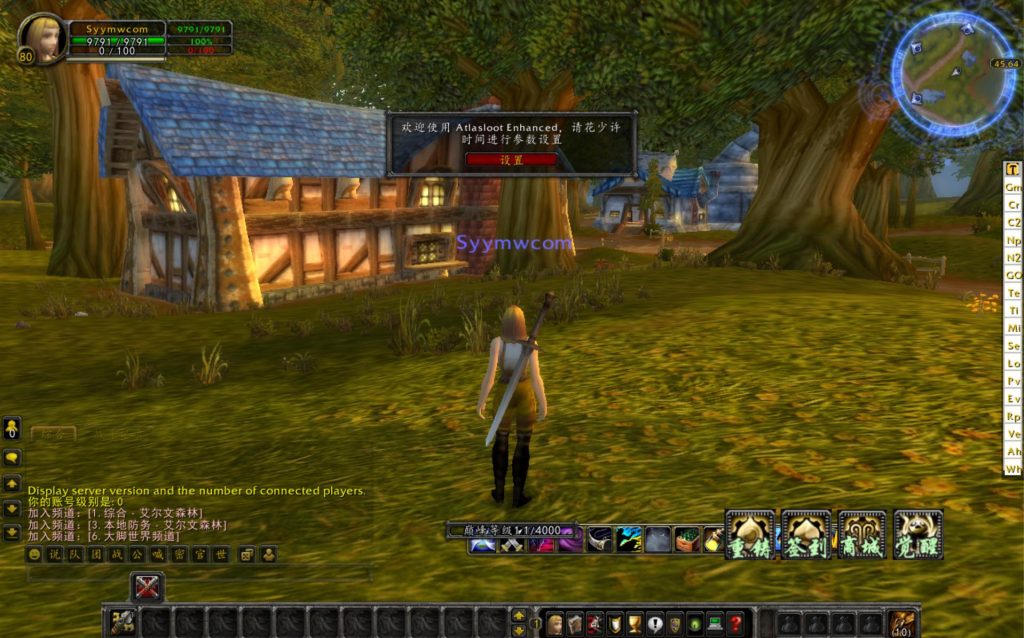Open the 重铸 reforge button

(x=749, y=534)
